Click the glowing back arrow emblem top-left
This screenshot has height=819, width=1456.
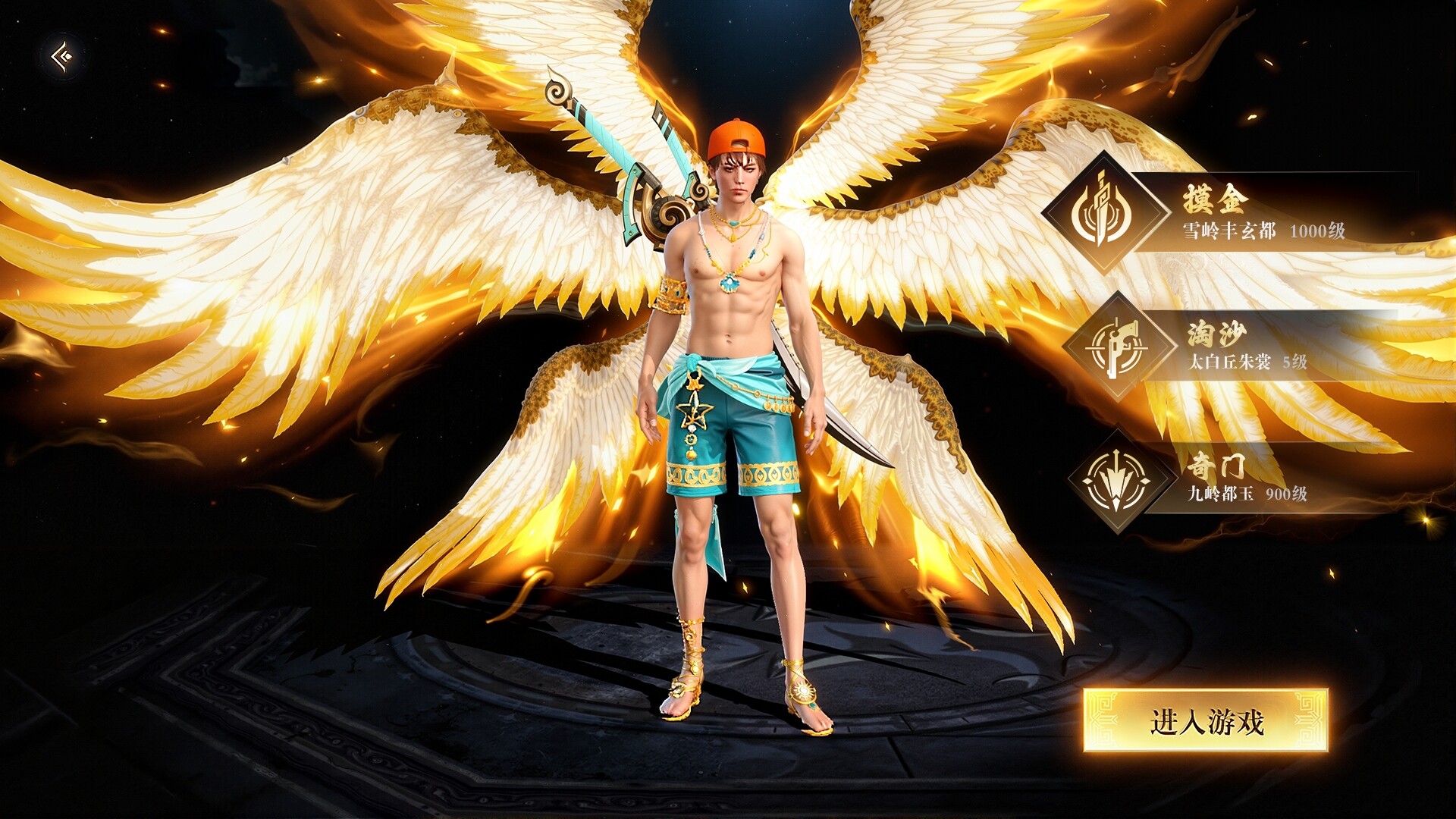(x=62, y=57)
